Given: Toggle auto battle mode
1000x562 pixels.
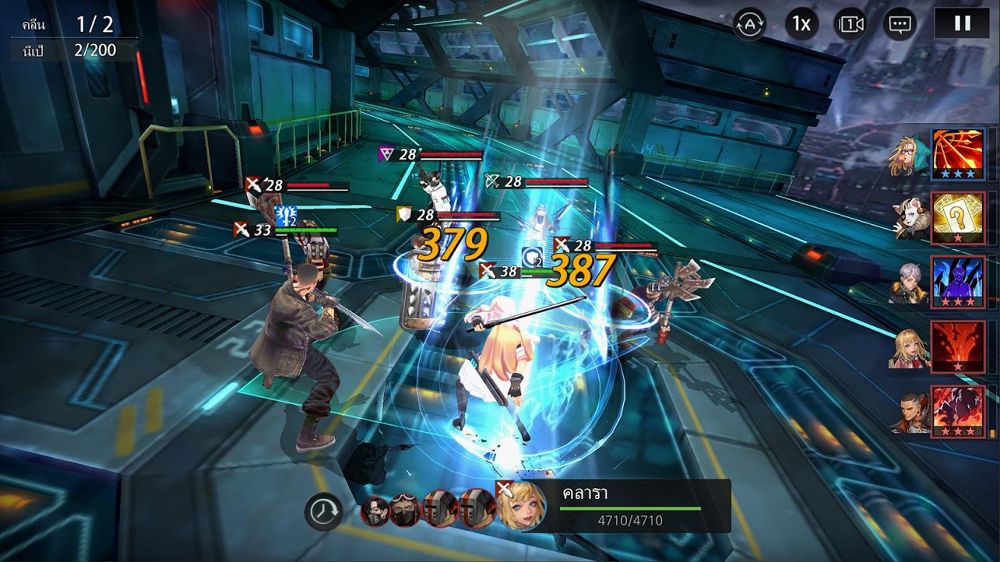Looking at the screenshot, I should tap(749, 23).
